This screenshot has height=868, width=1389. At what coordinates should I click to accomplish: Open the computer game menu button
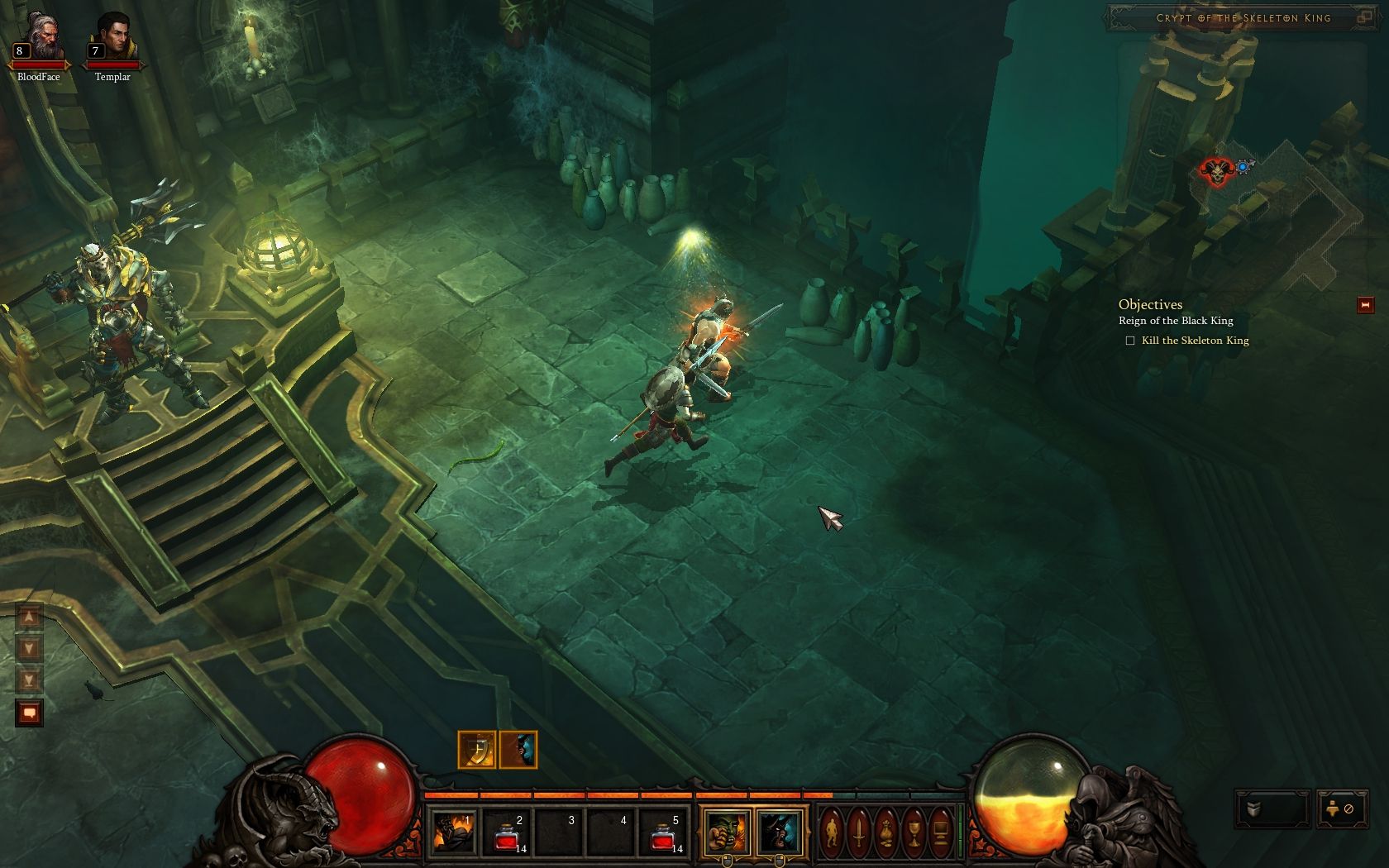[x=941, y=832]
